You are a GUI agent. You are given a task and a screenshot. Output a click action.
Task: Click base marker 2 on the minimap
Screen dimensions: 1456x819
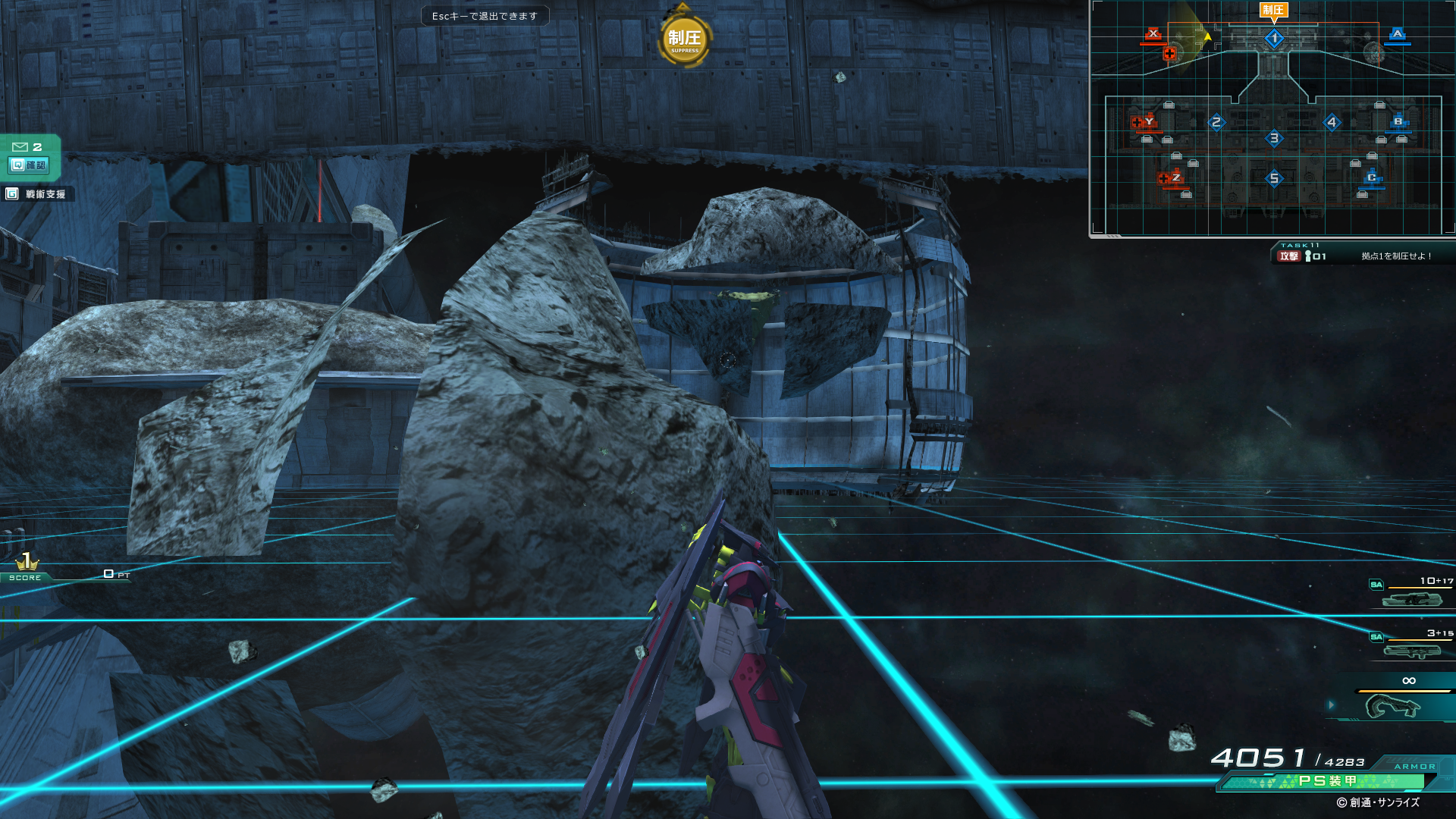pos(1216,122)
